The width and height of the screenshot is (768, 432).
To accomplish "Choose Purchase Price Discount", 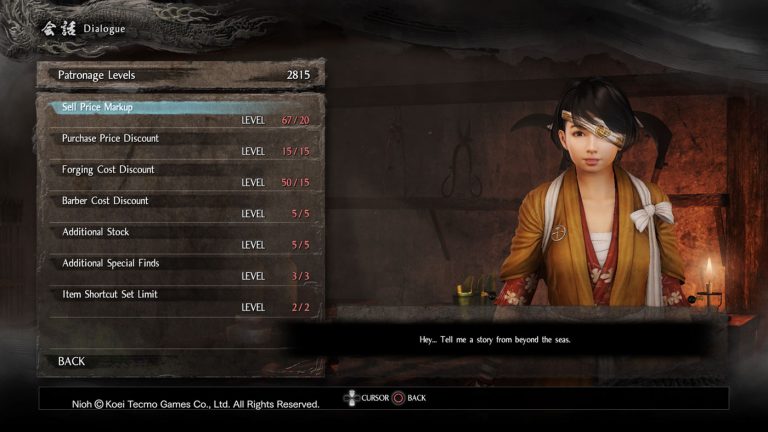I will pyautogui.click(x=180, y=144).
